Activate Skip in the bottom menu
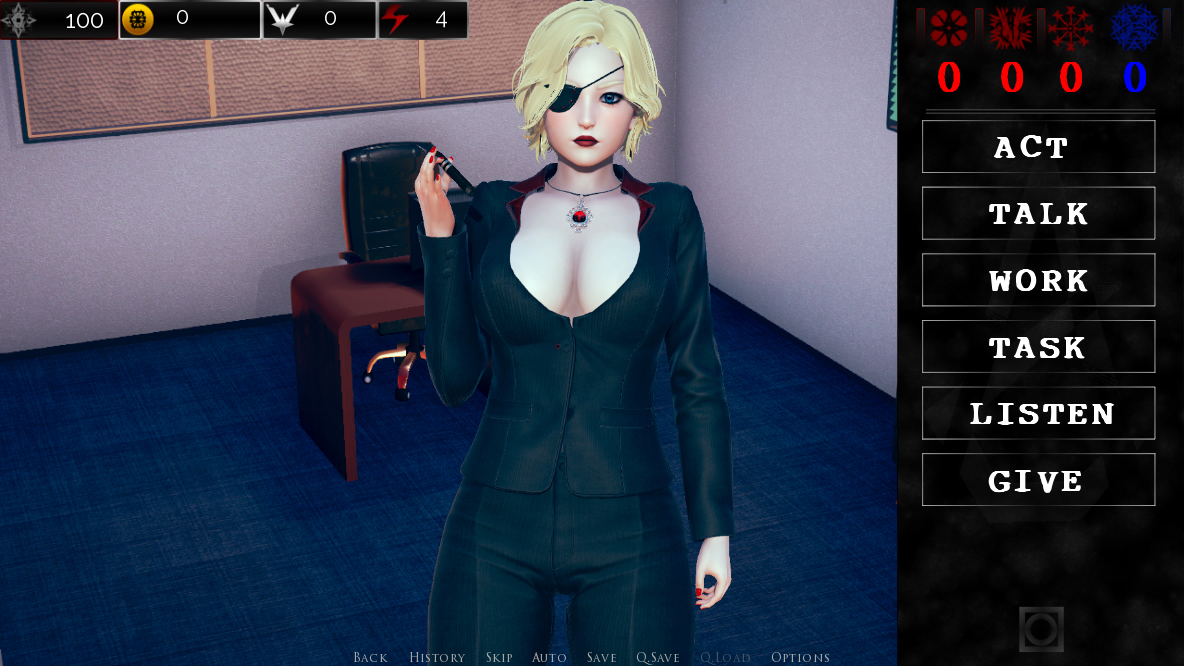This screenshot has width=1184, height=666. 499,657
